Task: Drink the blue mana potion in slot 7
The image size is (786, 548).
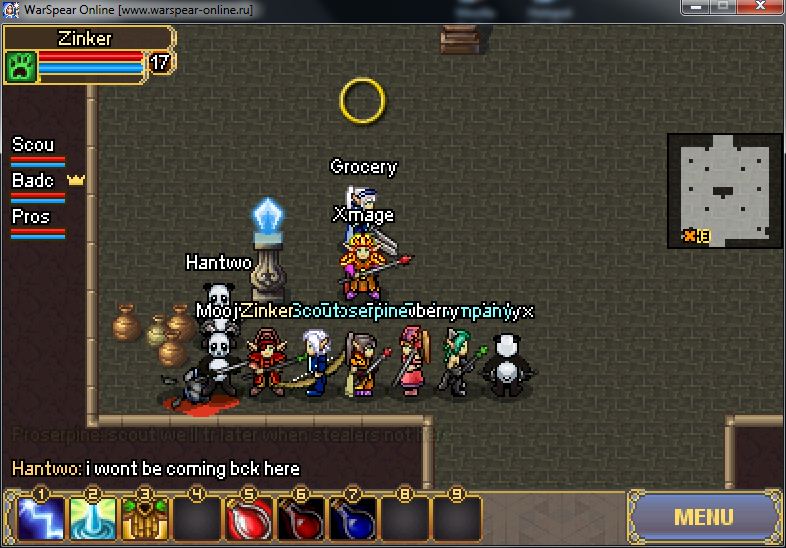Action: click(353, 519)
